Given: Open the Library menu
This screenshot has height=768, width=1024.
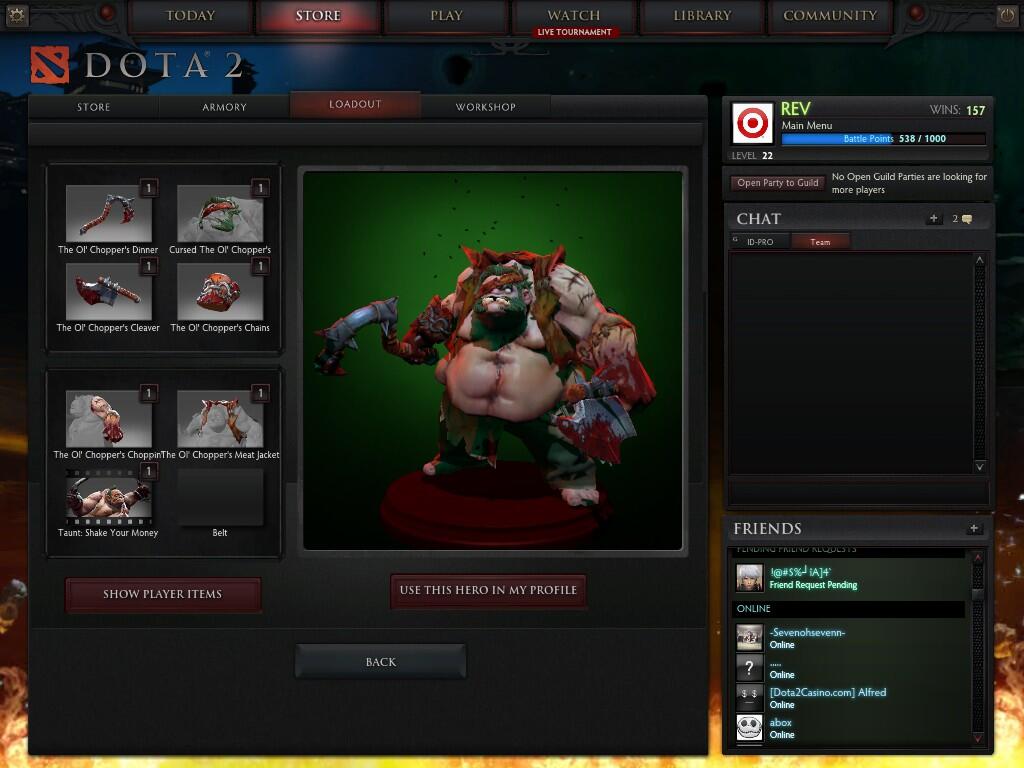Looking at the screenshot, I should click(x=702, y=16).
